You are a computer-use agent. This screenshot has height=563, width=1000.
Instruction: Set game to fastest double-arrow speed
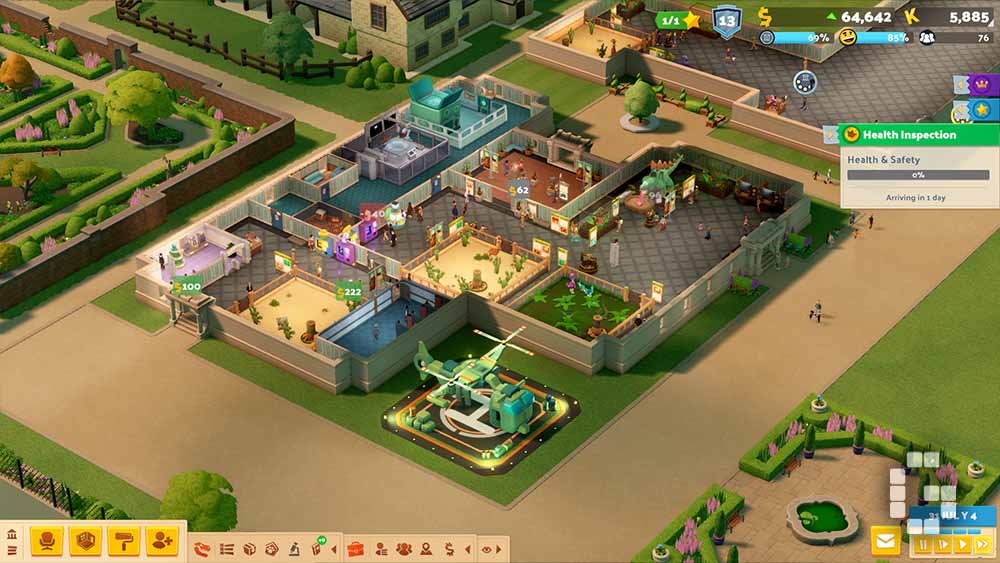coord(982,545)
